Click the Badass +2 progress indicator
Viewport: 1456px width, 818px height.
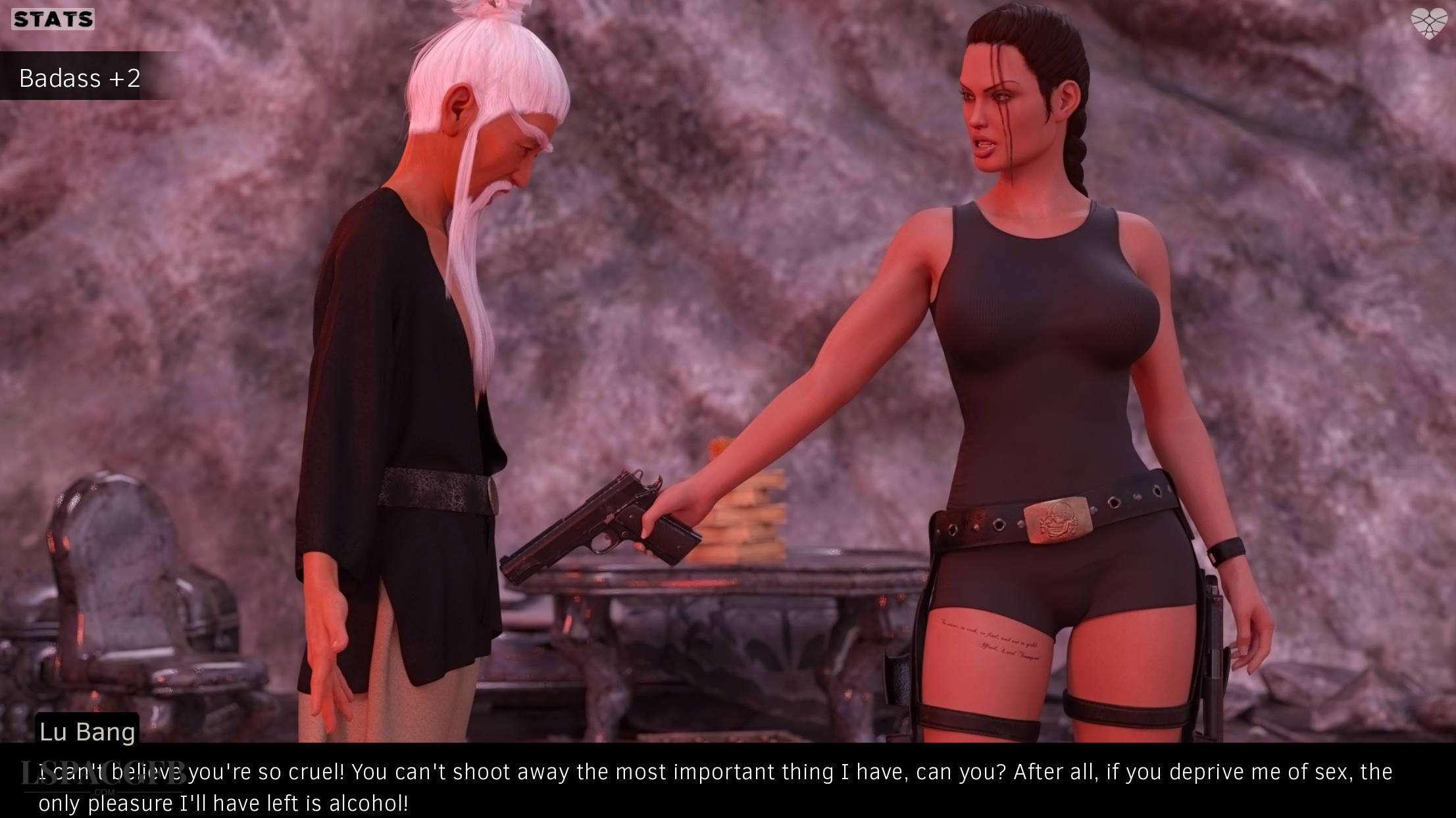(79, 79)
